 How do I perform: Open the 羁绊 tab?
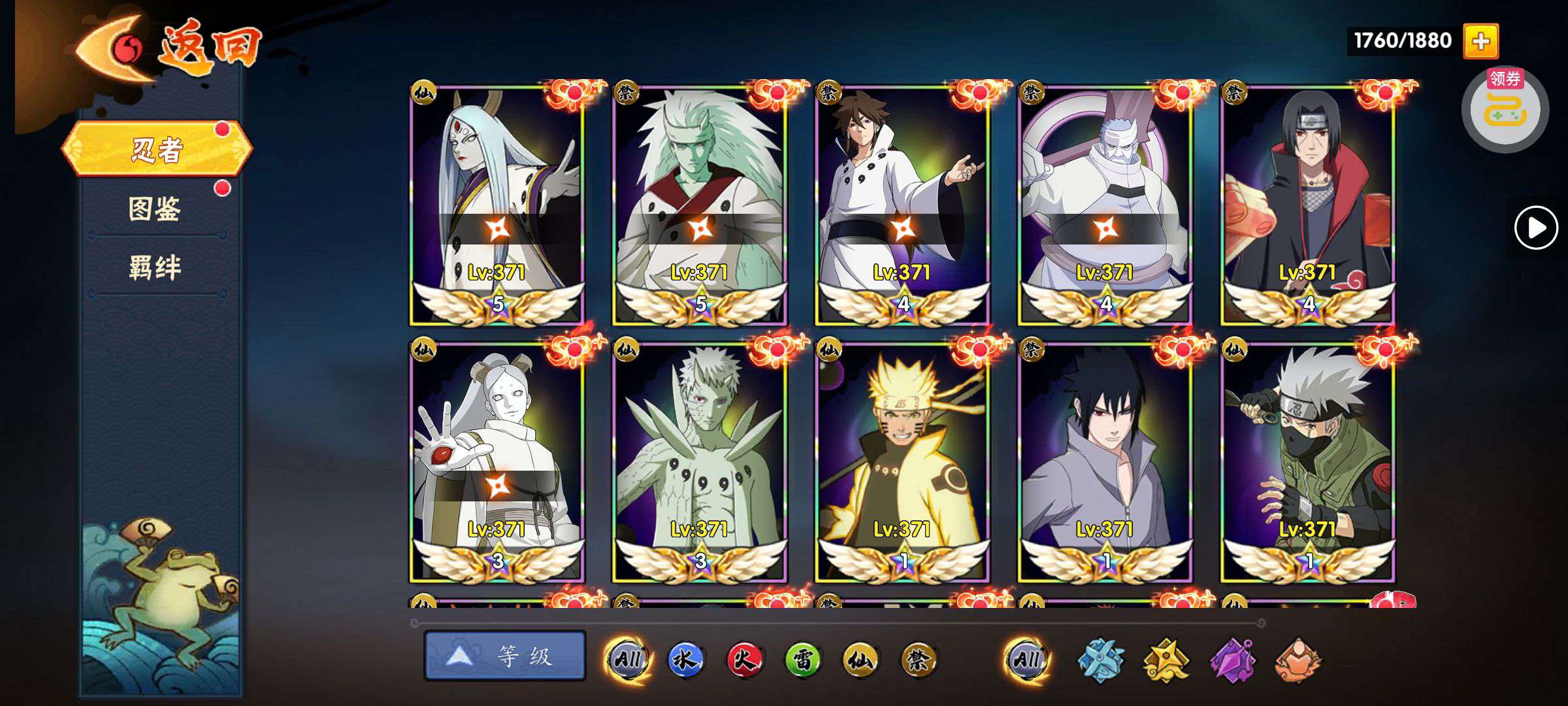[x=155, y=268]
